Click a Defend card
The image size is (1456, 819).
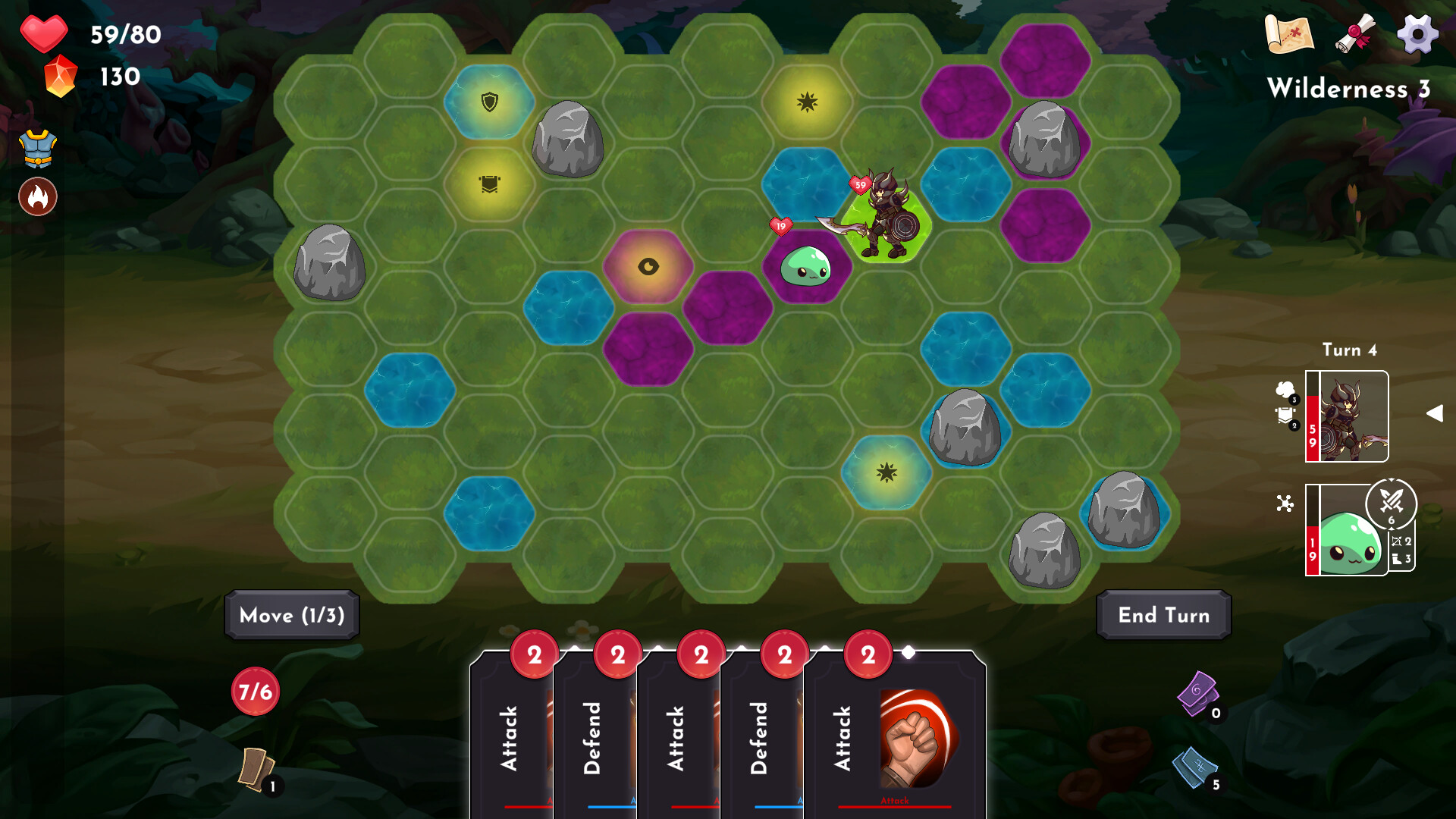pos(597,736)
